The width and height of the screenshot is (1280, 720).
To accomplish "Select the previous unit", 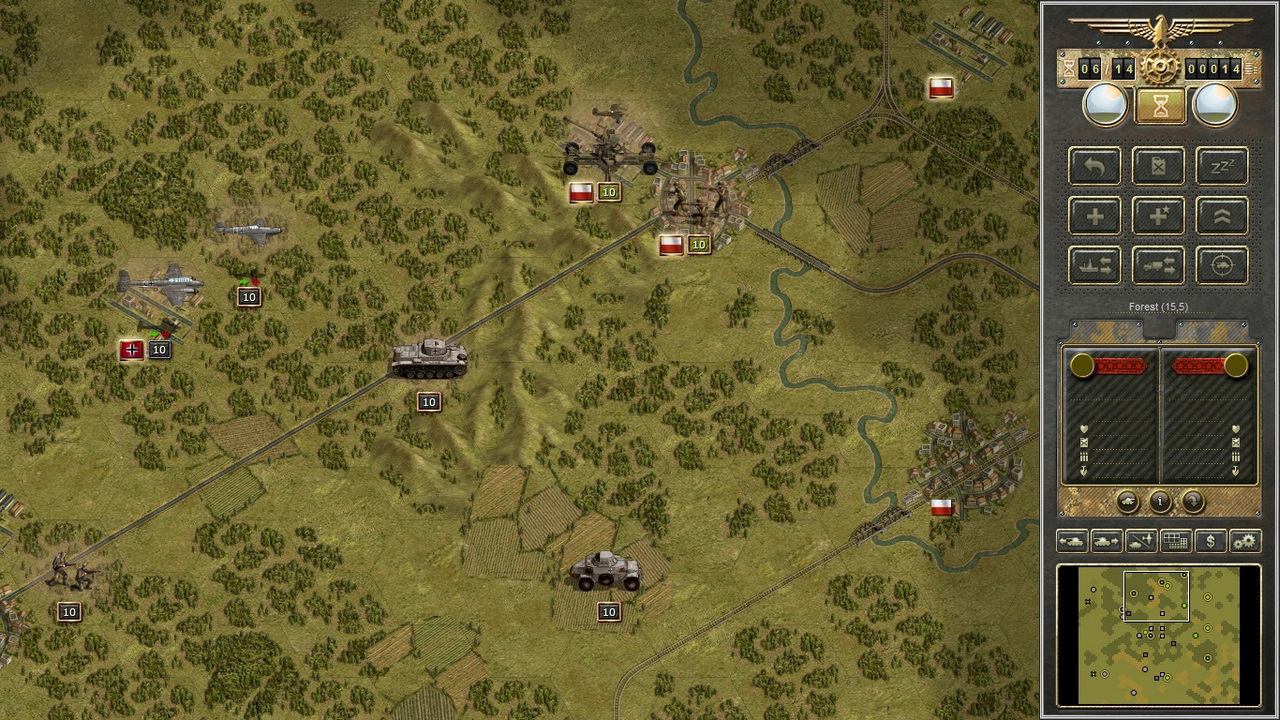I will 1072,541.
